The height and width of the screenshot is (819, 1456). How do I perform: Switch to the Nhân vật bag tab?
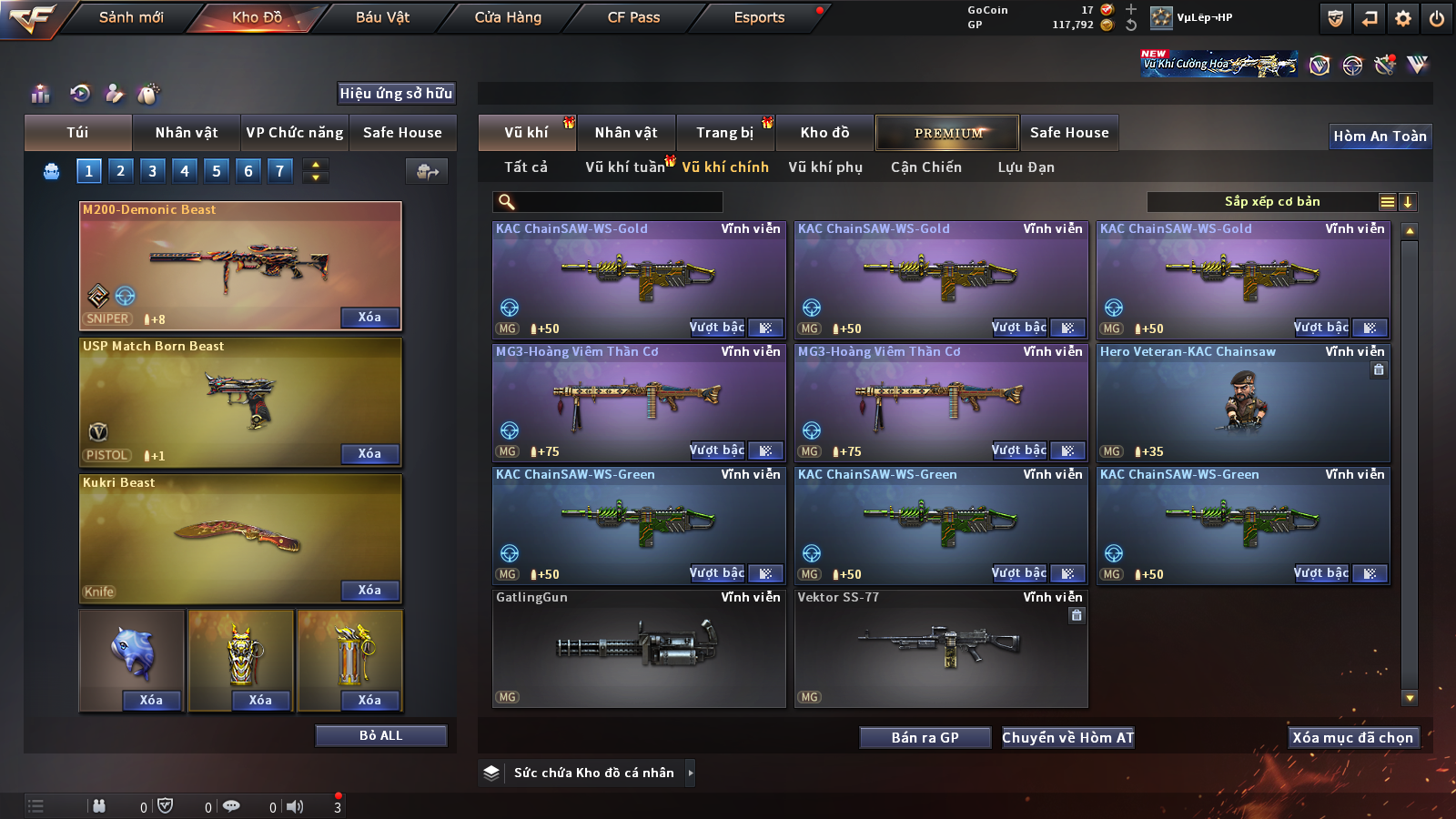187,133
